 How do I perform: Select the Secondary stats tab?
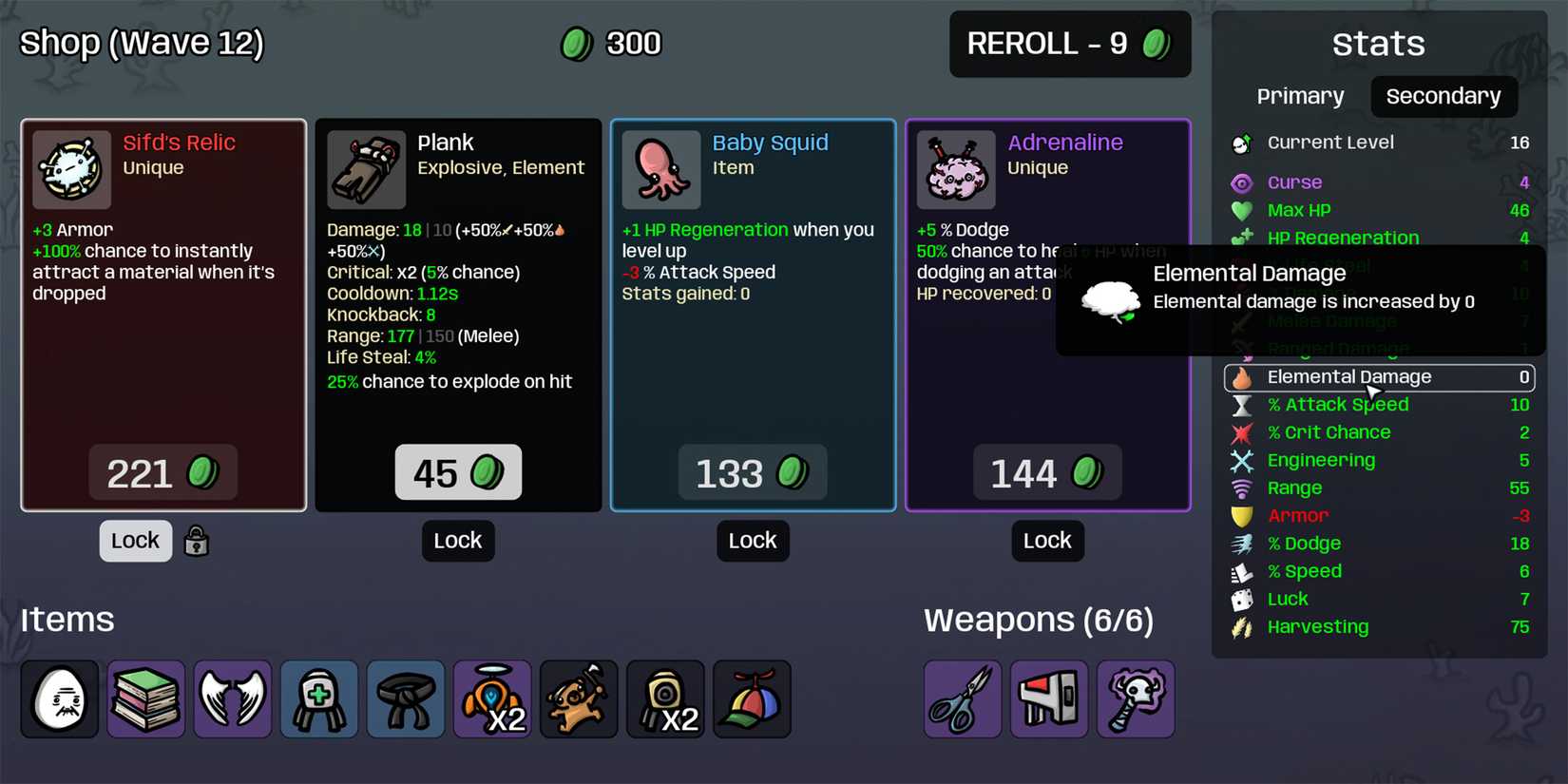tap(1444, 96)
